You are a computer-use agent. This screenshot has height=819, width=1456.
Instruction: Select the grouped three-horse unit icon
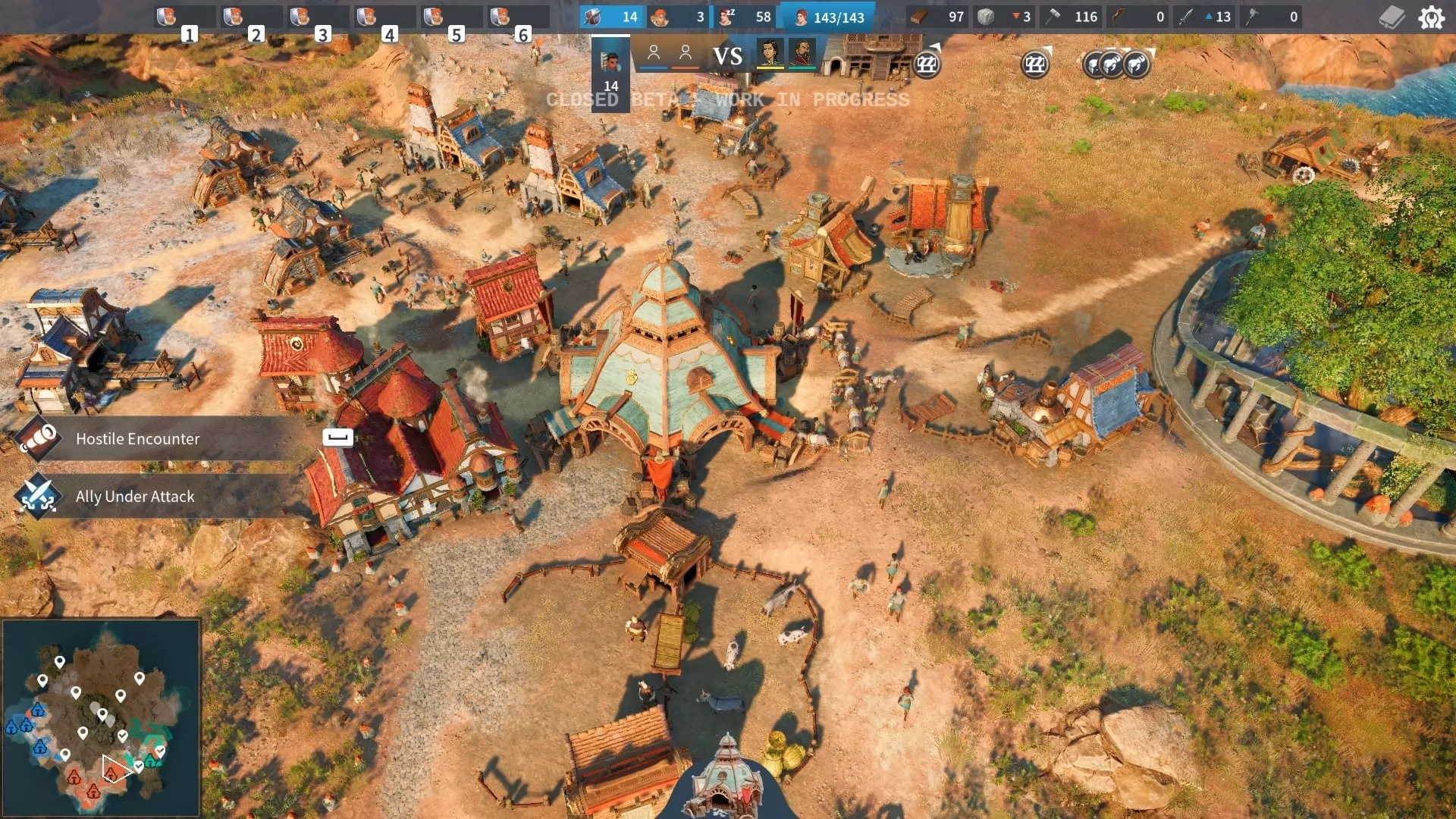point(1116,64)
